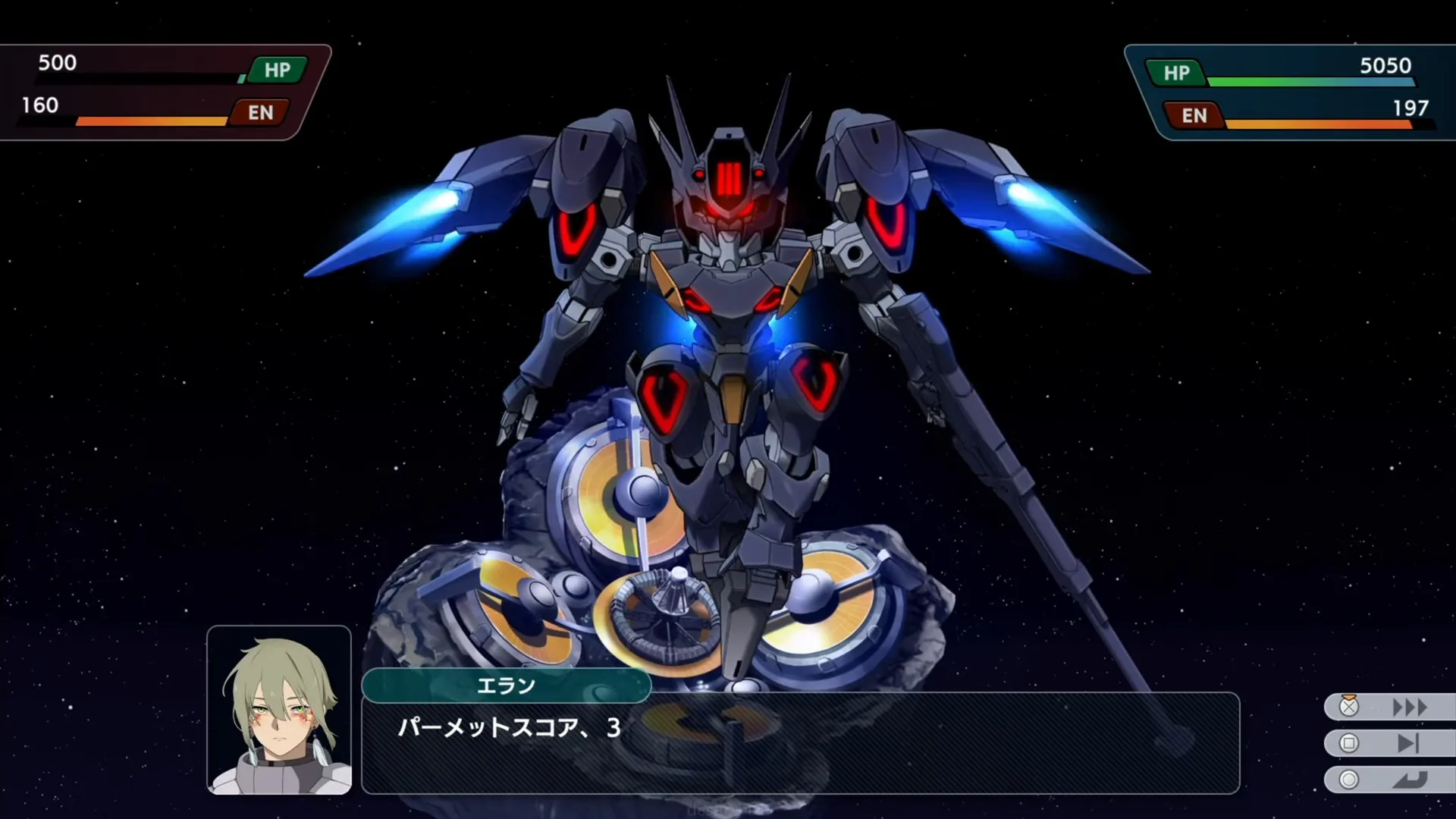Click the orange cursor marker above X button
This screenshot has height=819, width=1456.
click(x=1348, y=696)
